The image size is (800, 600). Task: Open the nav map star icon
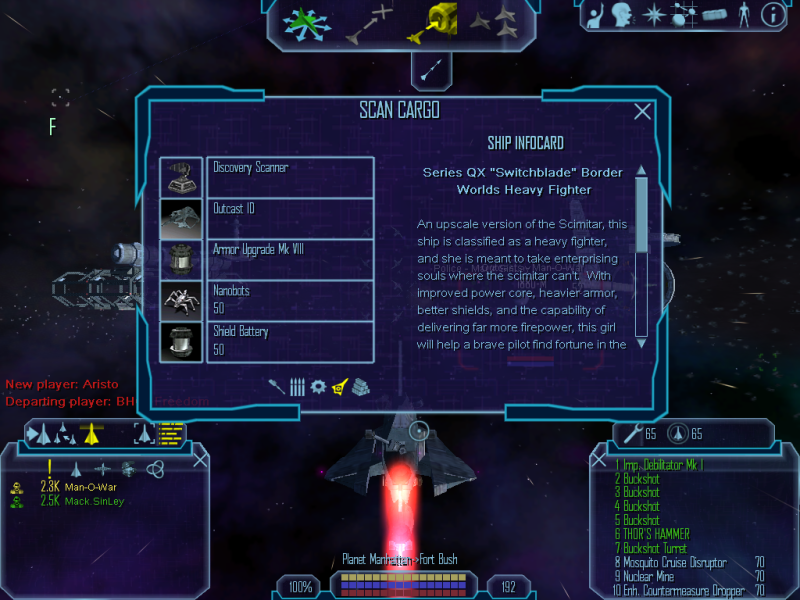click(x=653, y=14)
